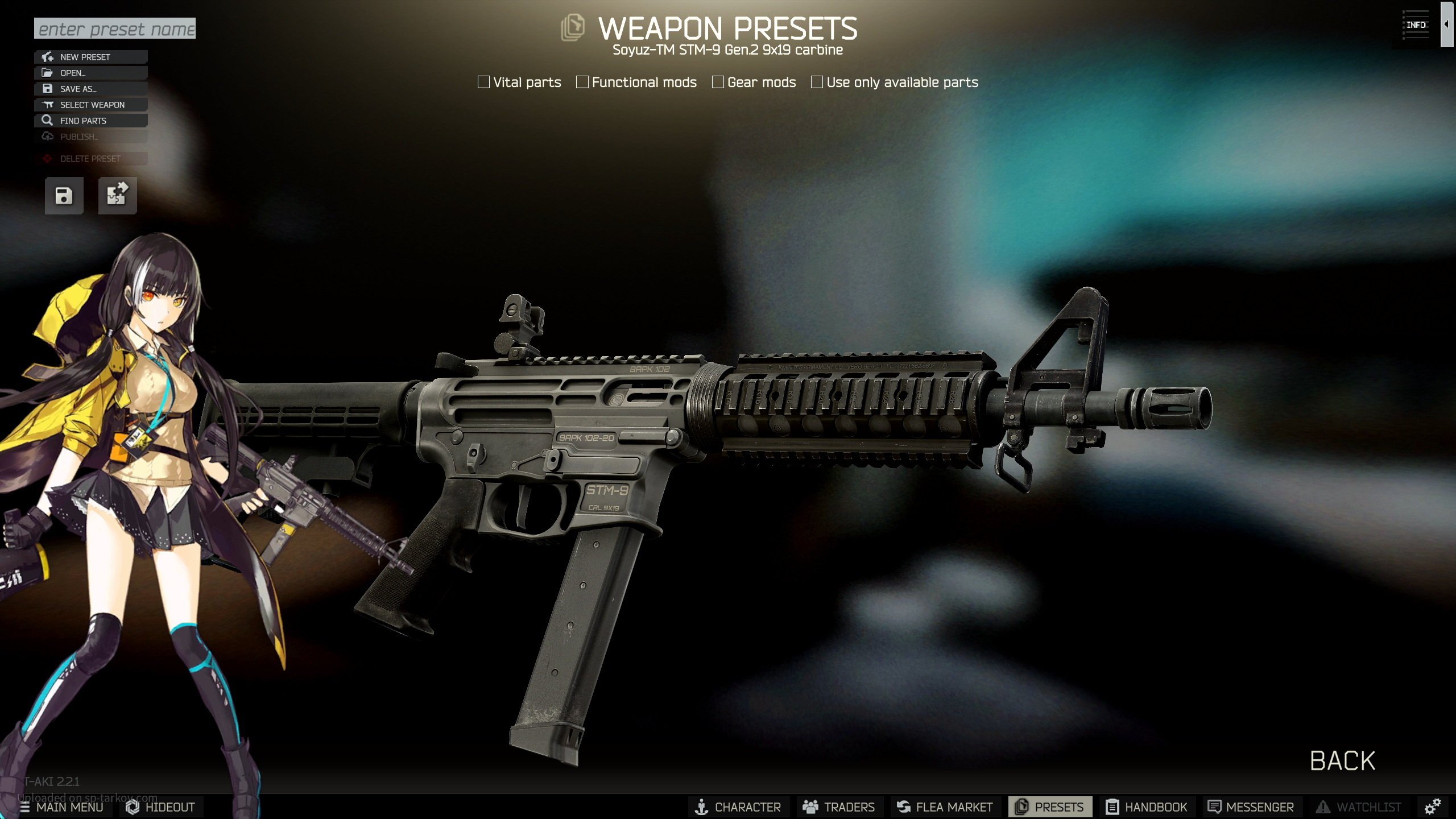Choose the Open... preset option
This screenshot has width=1456, height=819.
point(91,73)
